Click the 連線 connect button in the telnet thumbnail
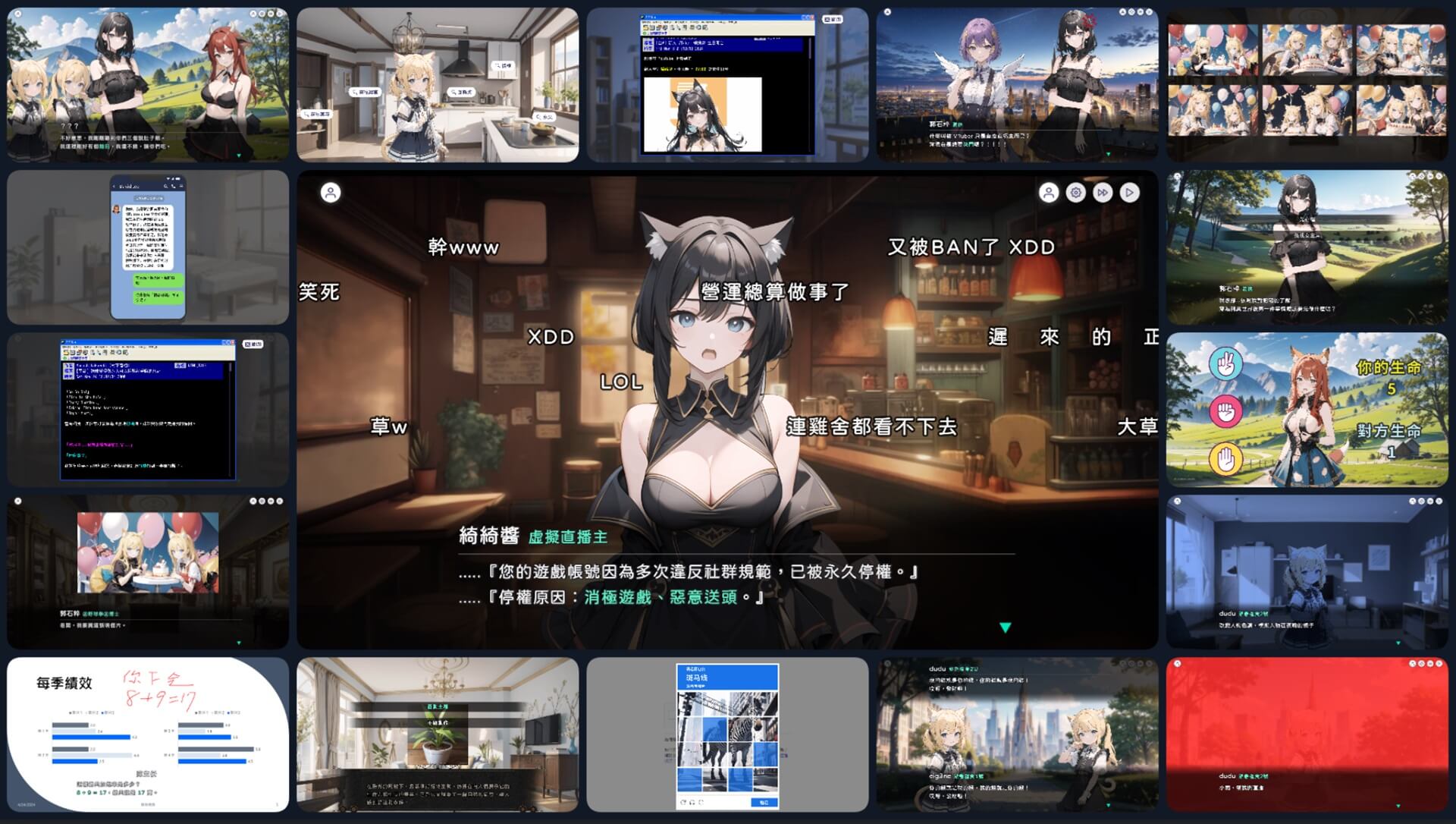This screenshot has height=824, width=1456. tap(832, 18)
